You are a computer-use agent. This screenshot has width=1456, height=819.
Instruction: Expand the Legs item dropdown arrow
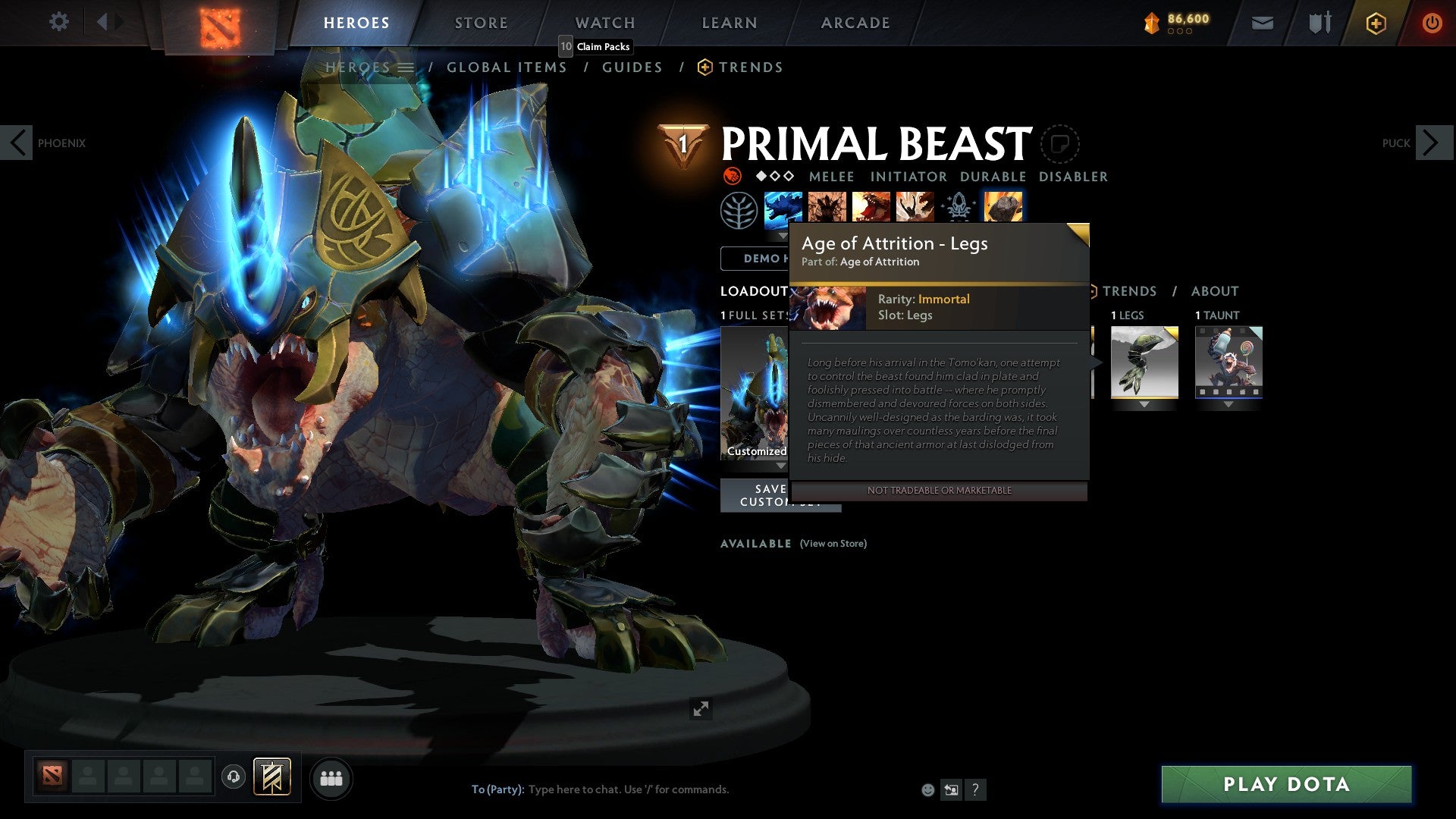pos(1144,404)
